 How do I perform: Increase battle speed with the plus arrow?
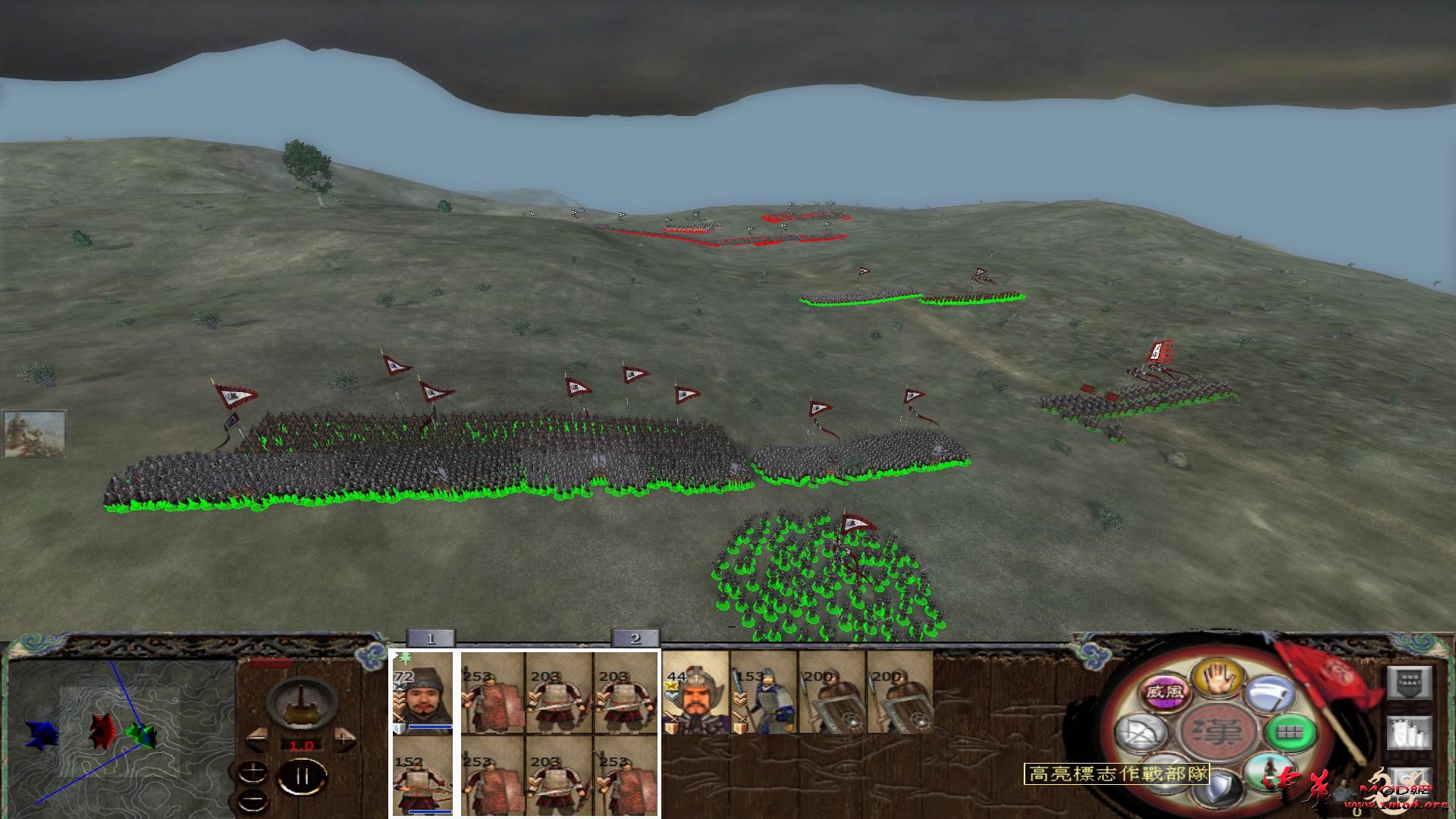pyautogui.click(x=344, y=738)
